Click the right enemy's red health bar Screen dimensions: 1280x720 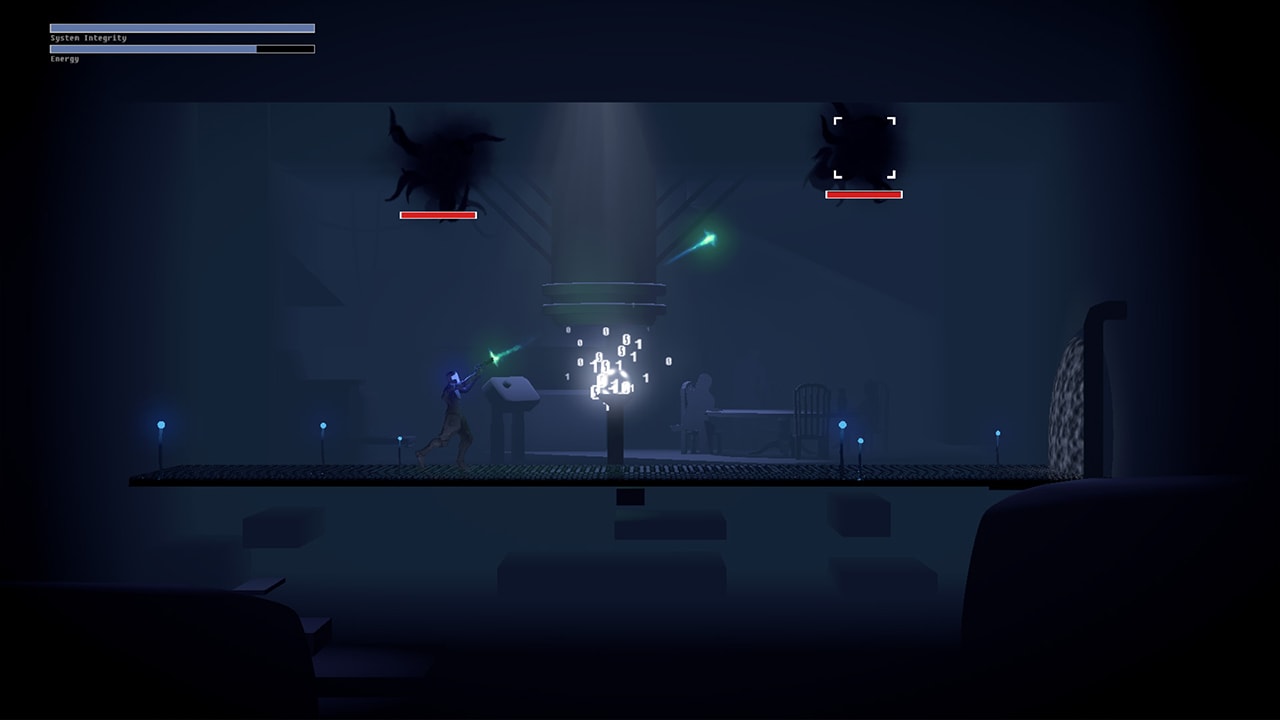[x=864, y=196]
